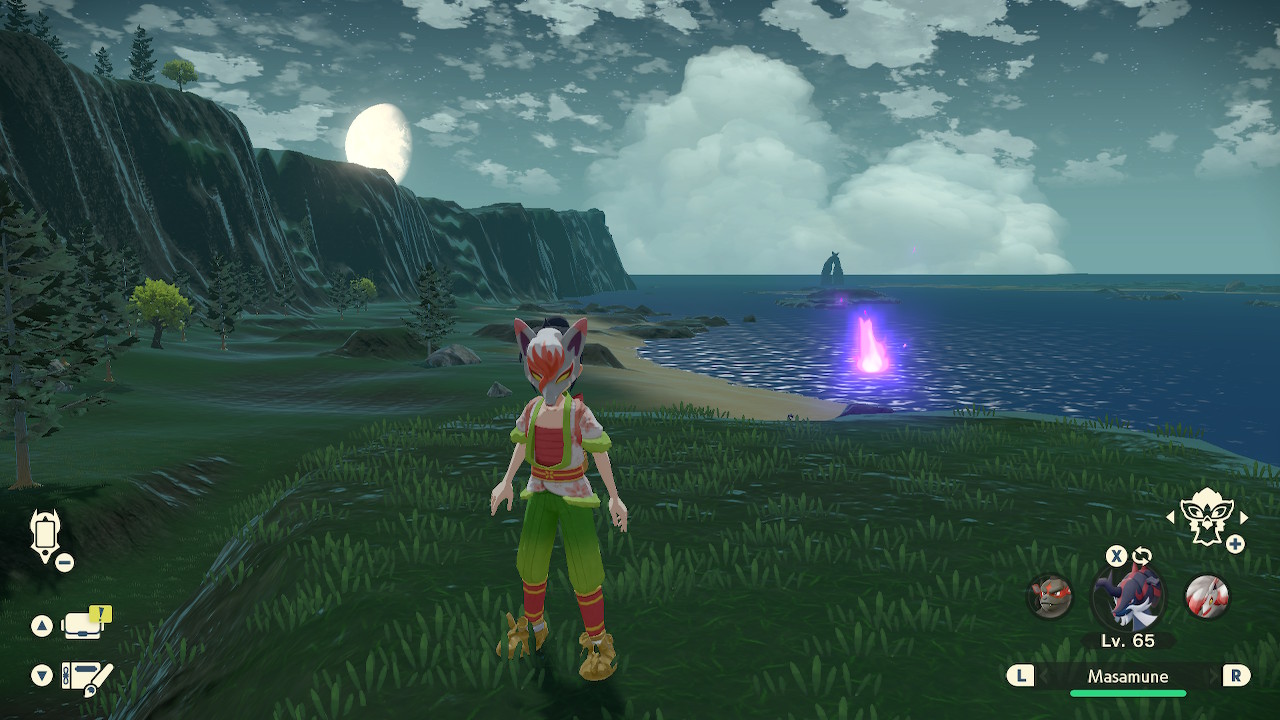
Task: Select the Braviary ride icon
Action: pyautogui.click(x=1206, y=517)
